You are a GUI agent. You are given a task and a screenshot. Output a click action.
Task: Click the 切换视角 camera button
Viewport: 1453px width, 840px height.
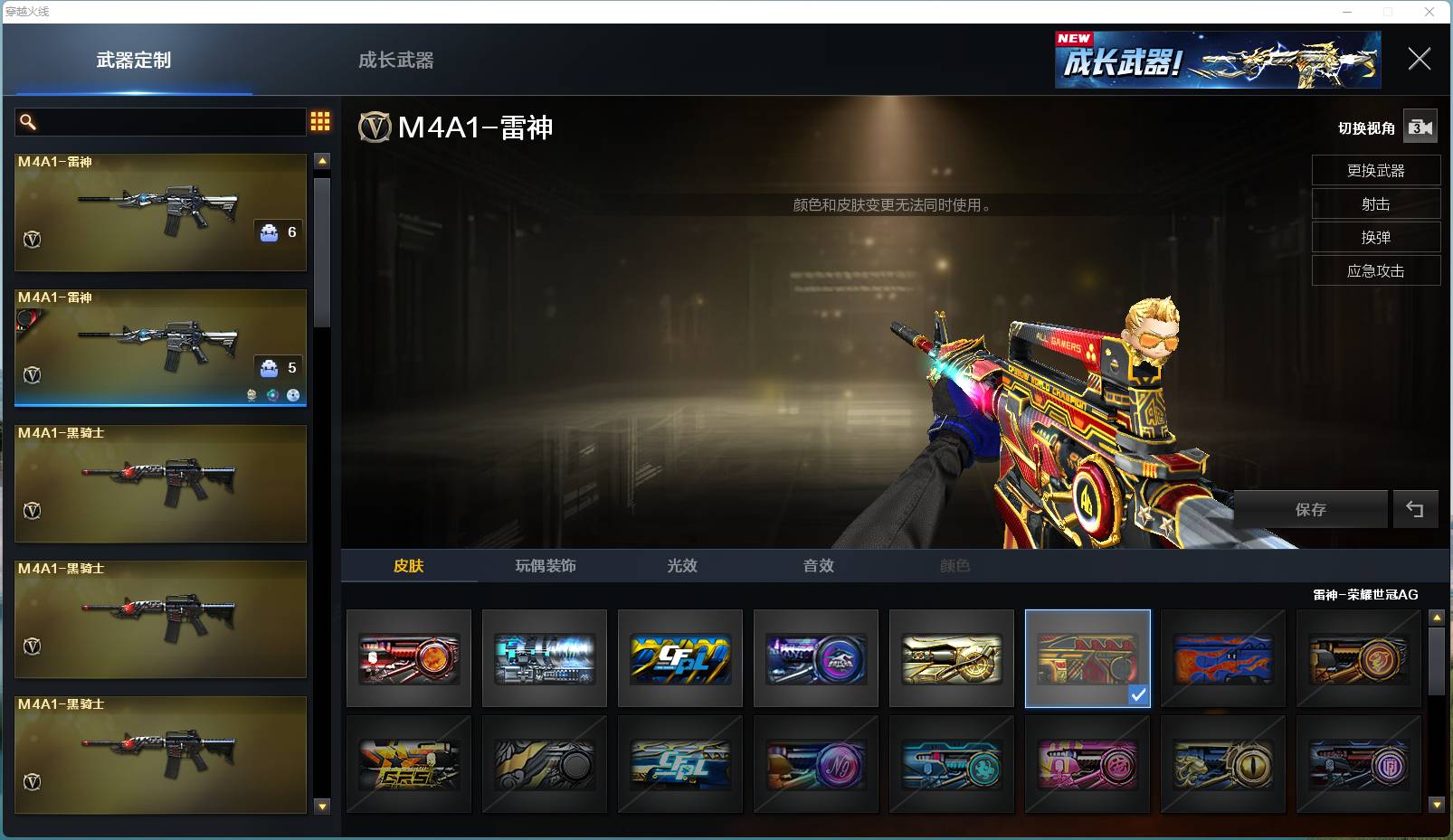(1420, 127)
